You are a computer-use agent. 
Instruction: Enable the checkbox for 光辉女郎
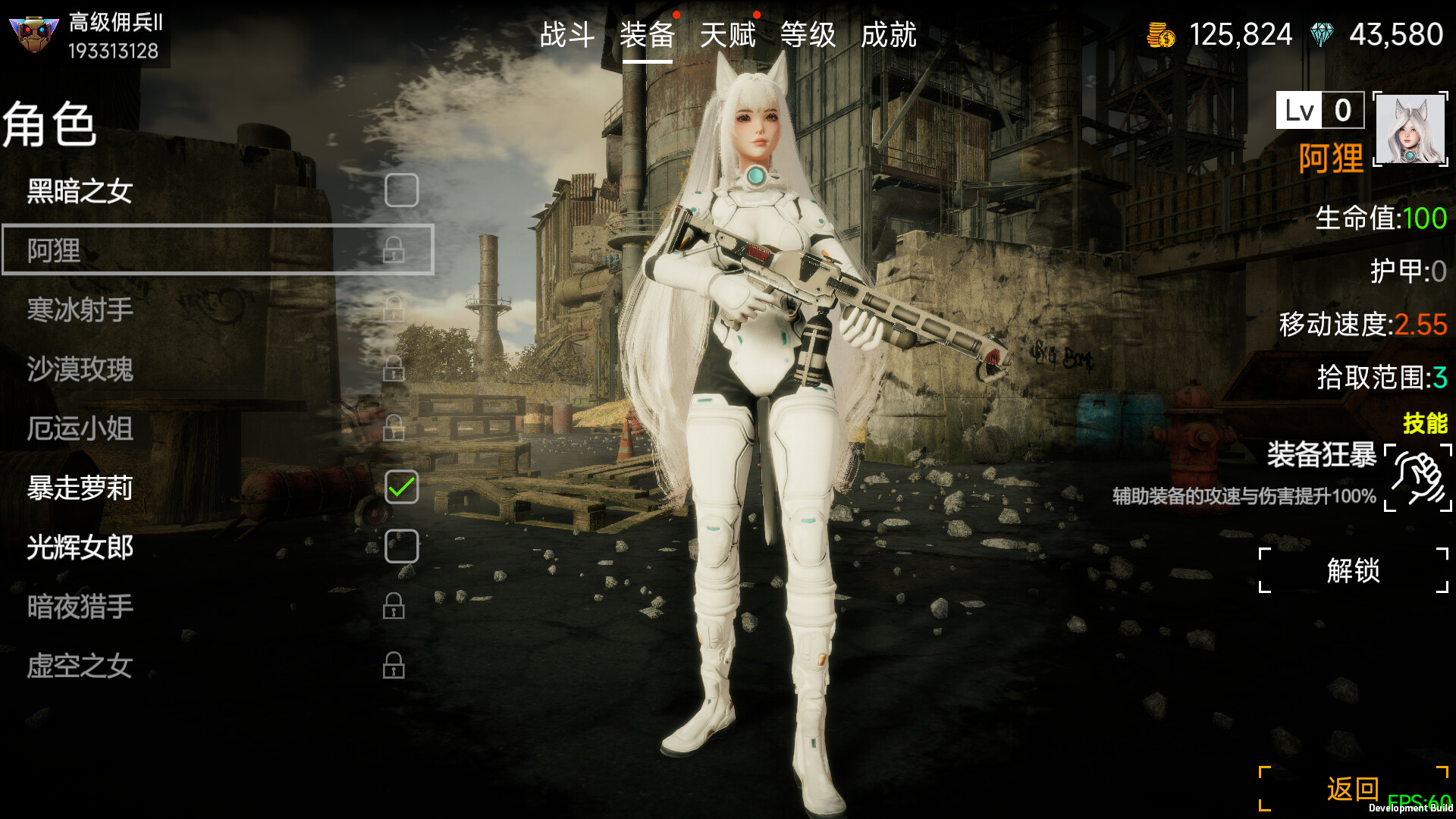(x=402, y=546)
